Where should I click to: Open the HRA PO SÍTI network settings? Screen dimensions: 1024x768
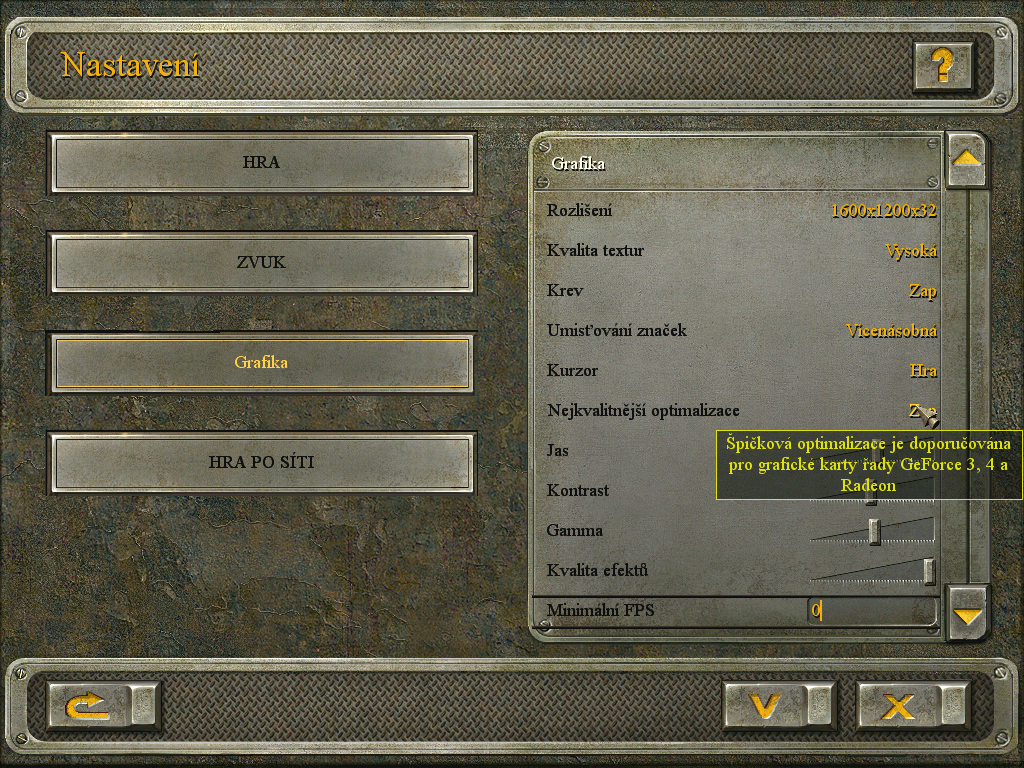tap(261, 463)
